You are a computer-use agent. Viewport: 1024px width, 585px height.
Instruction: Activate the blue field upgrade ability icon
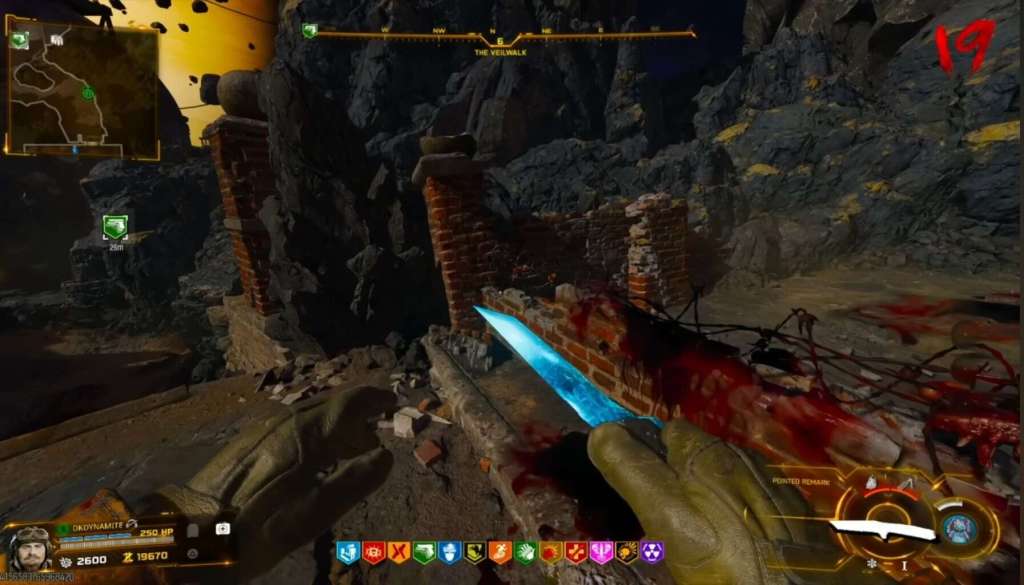(960, 528)
